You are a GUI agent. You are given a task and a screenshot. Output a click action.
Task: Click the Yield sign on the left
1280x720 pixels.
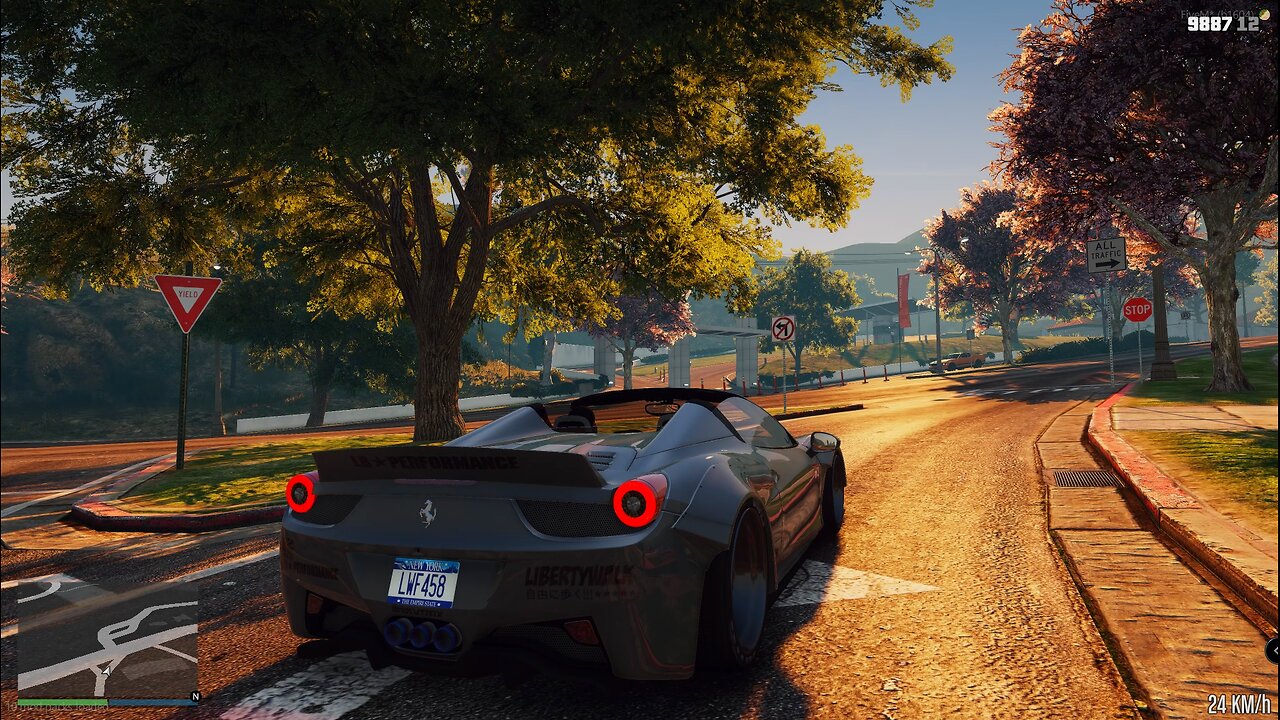[x=190, y=295]
